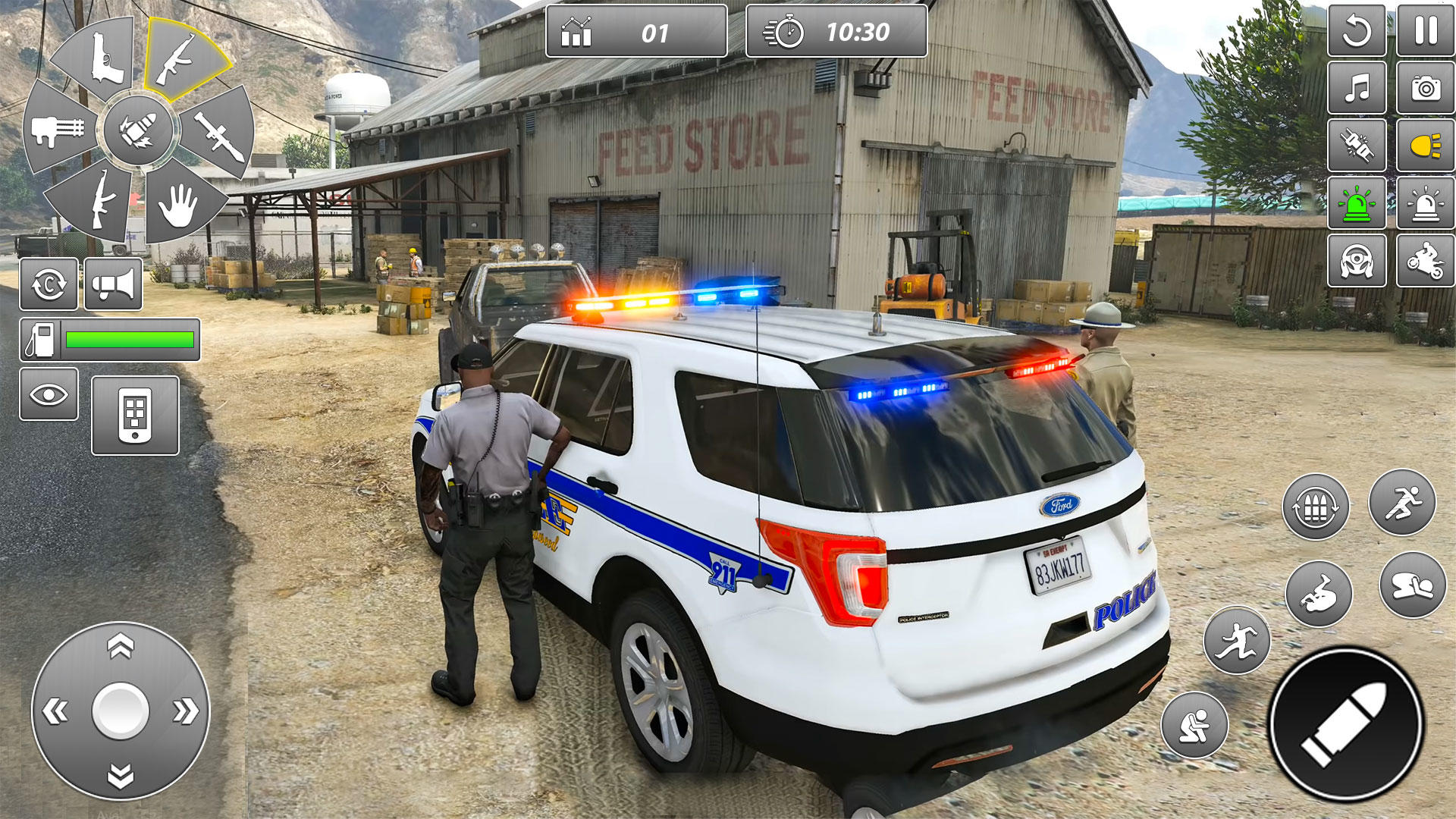The image size is (1456, 819).
Task: Click the megaphone button
Action: pyautogui.click(x=113, y=284)
